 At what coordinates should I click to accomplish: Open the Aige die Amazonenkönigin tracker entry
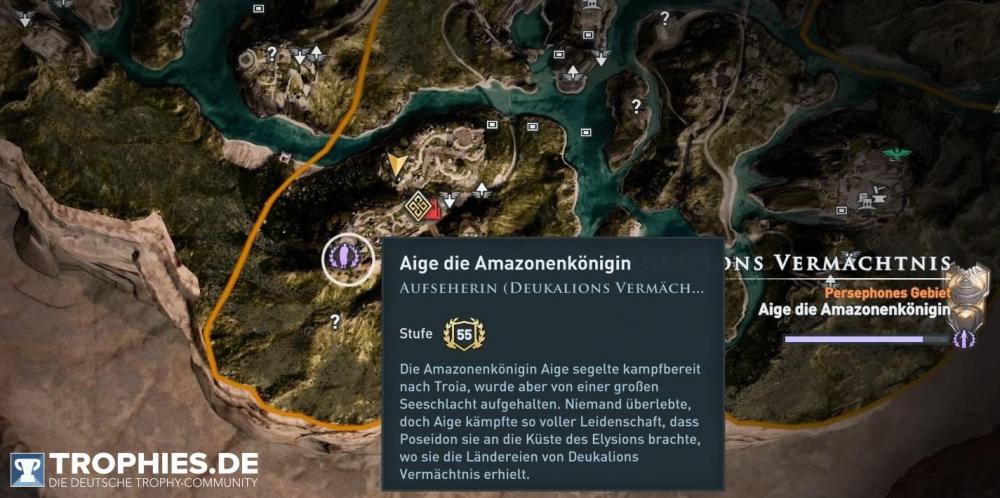852,310
